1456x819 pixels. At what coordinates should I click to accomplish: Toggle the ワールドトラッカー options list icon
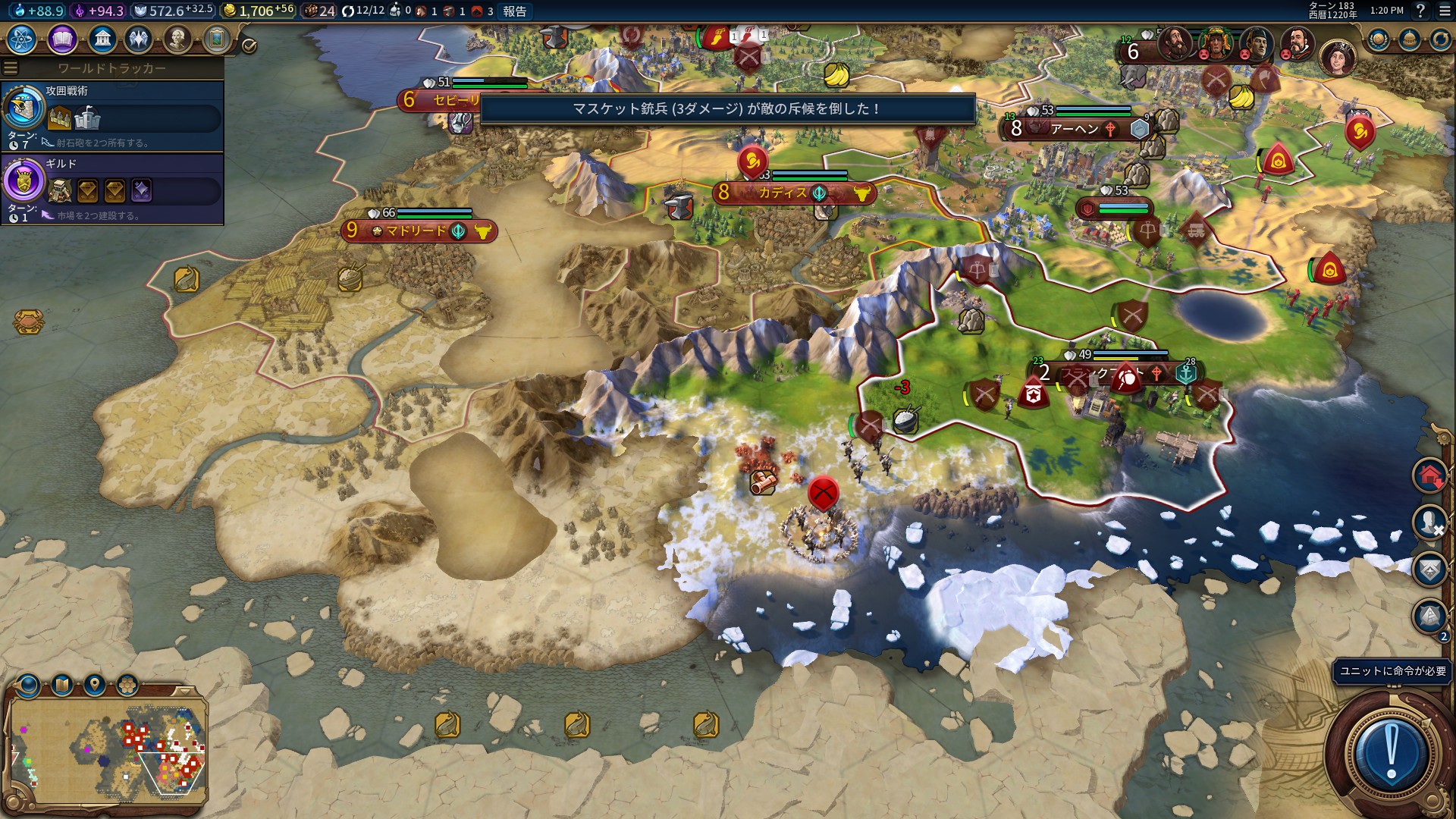(x=11, y=67)
